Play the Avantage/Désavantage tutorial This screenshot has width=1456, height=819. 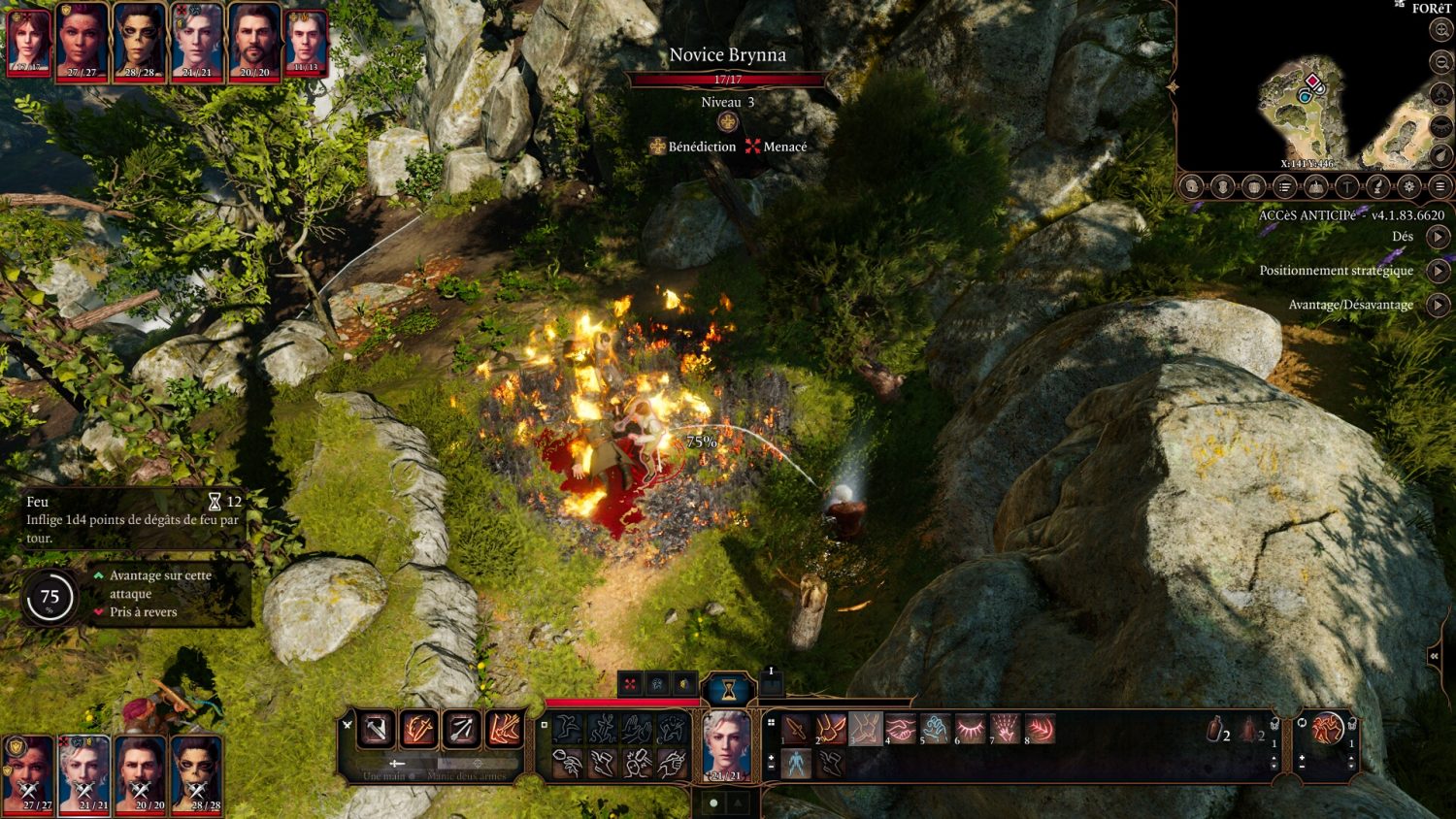click(x=1438, y=305)
